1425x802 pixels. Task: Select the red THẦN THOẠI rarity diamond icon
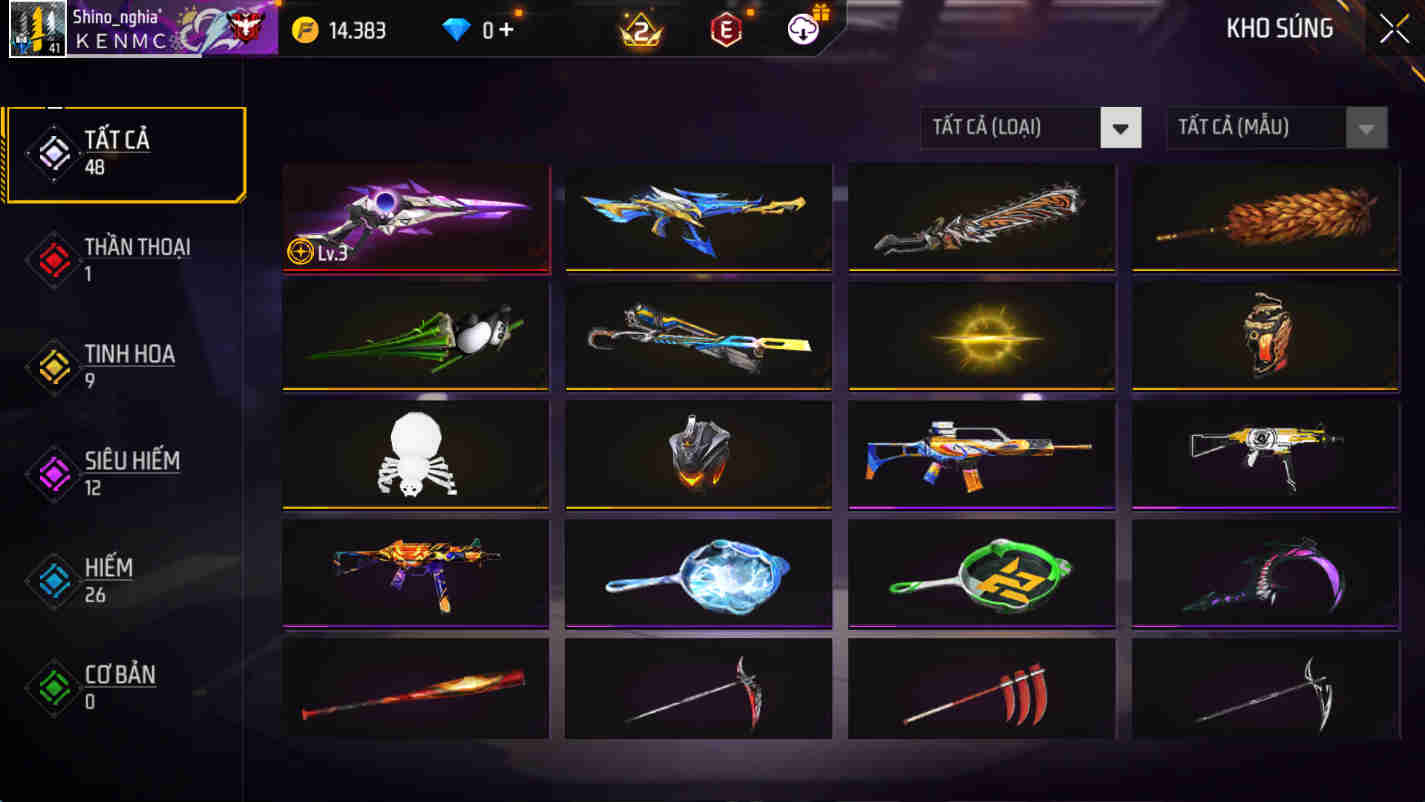52,260
